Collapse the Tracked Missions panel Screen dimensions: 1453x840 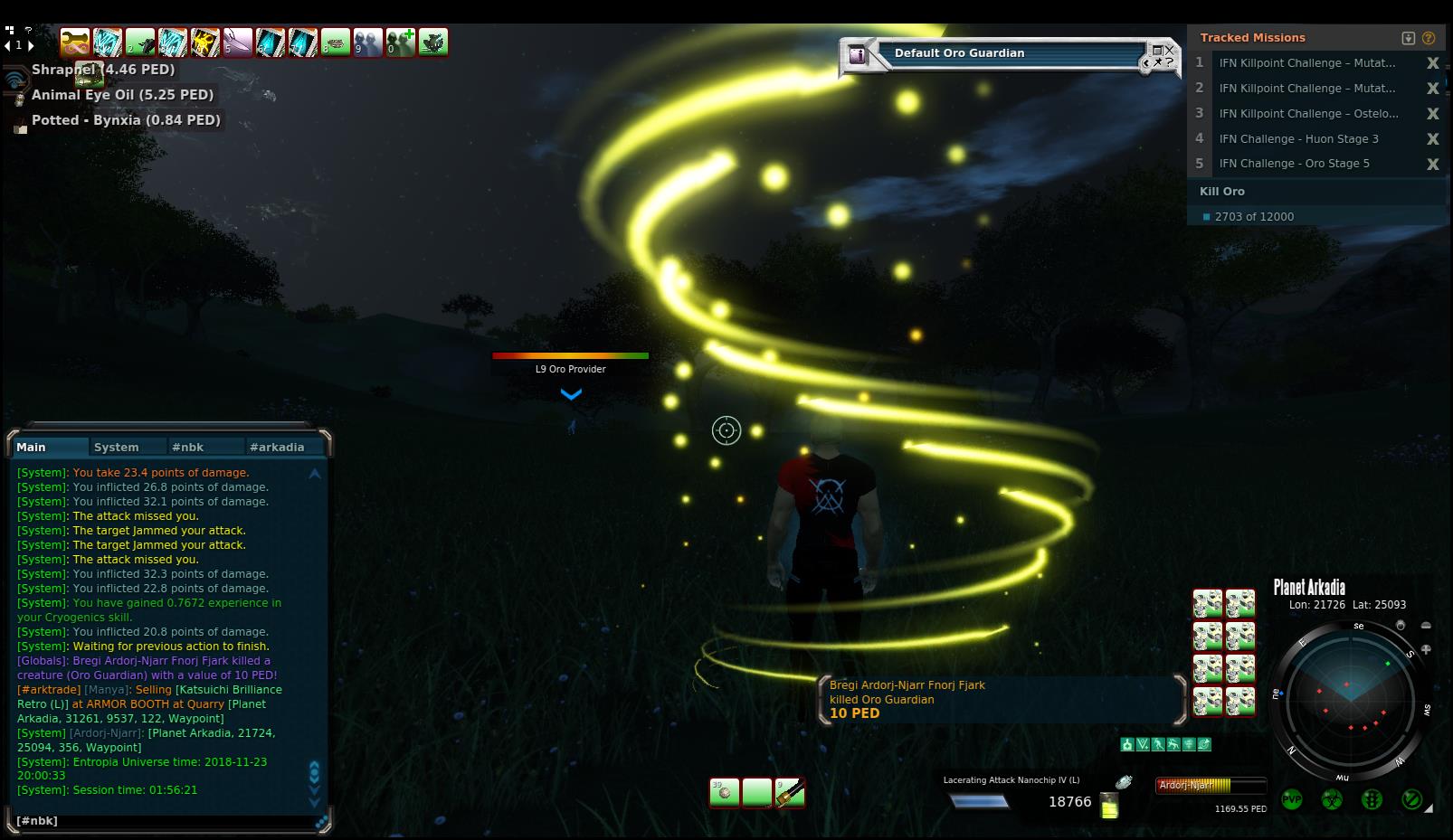pyautogui.click(x=1408, y=38)
